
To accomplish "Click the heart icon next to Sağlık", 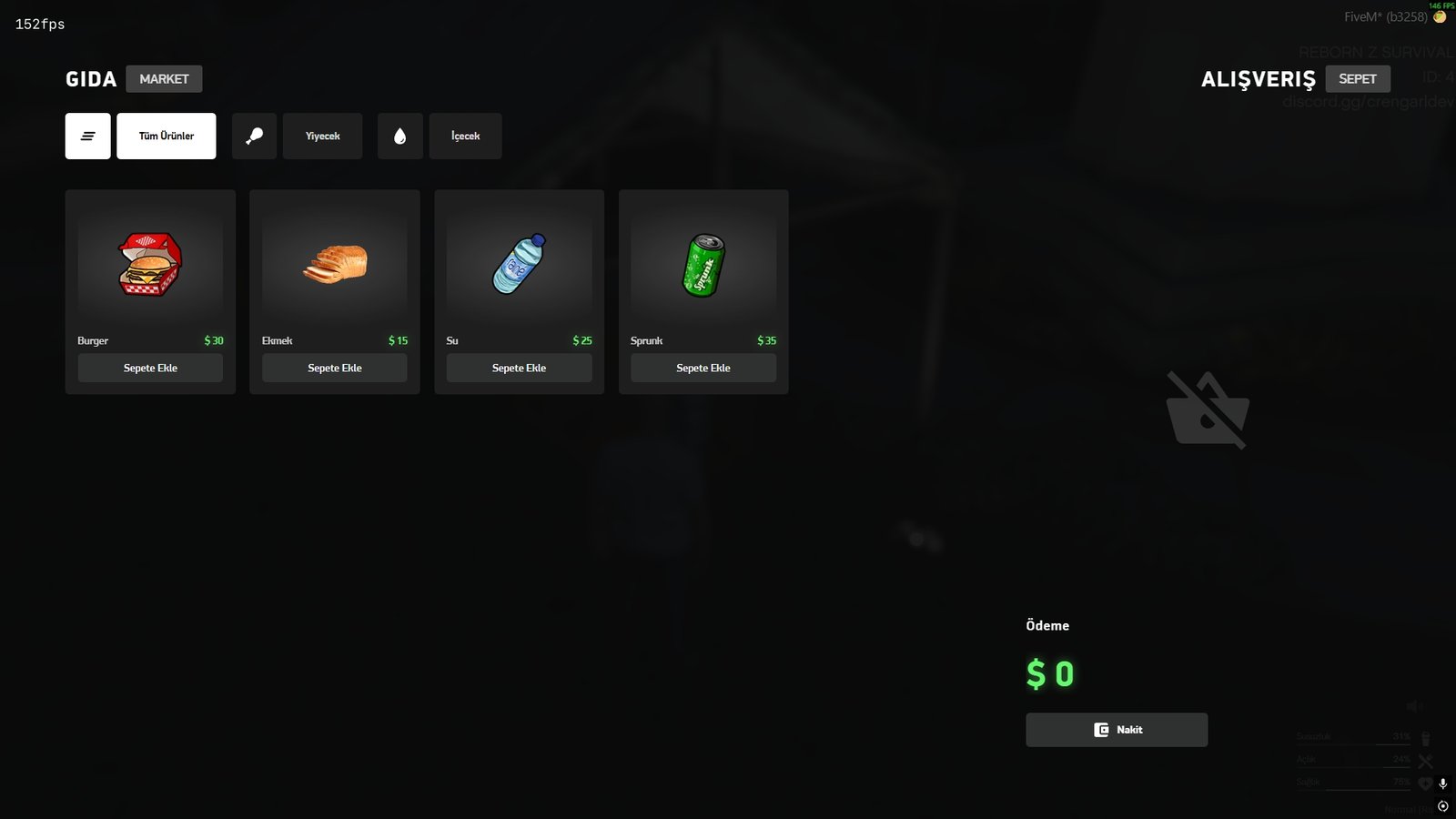I will click(x=1424, y=783).
